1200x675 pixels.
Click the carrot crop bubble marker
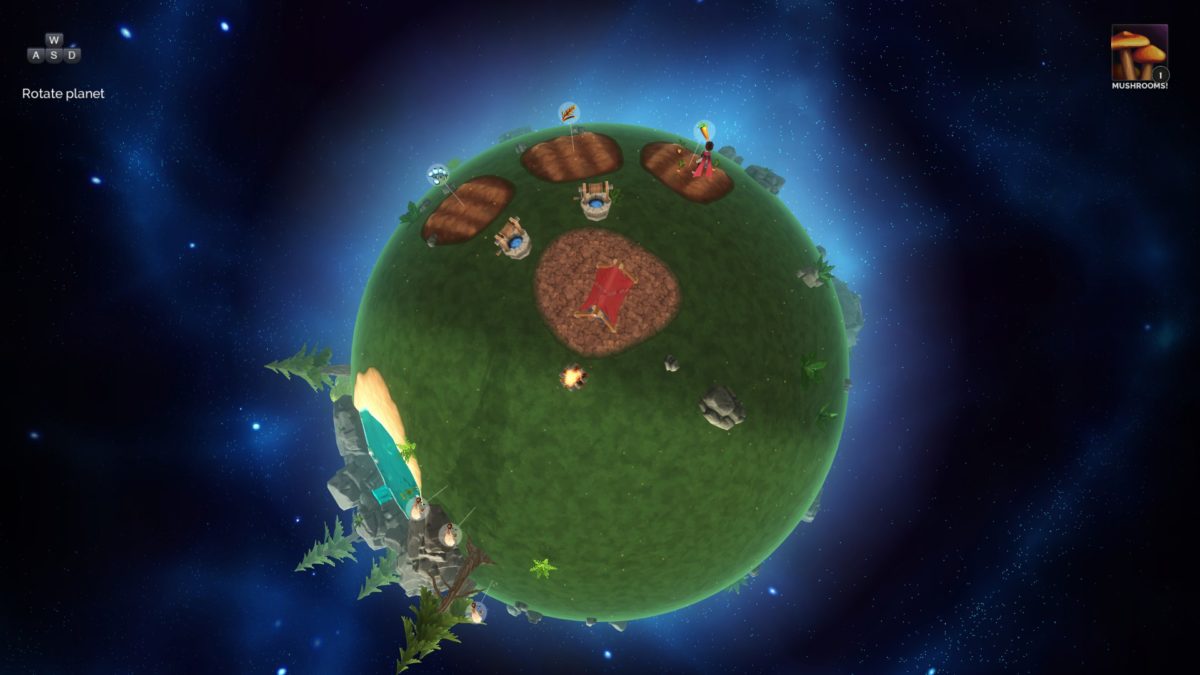click(705, 131)
